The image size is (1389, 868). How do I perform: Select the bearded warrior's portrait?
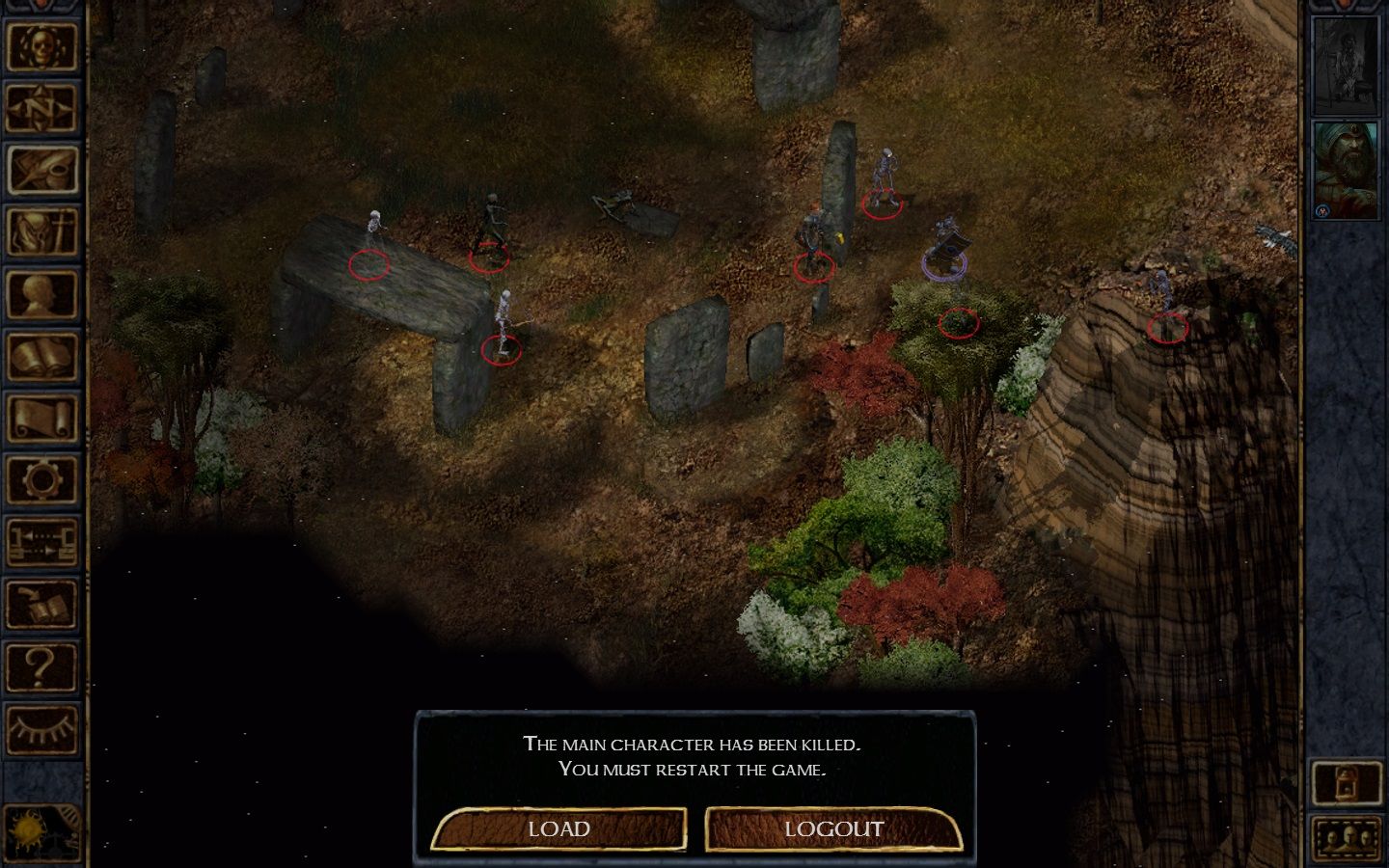(x=1346, y=172)
